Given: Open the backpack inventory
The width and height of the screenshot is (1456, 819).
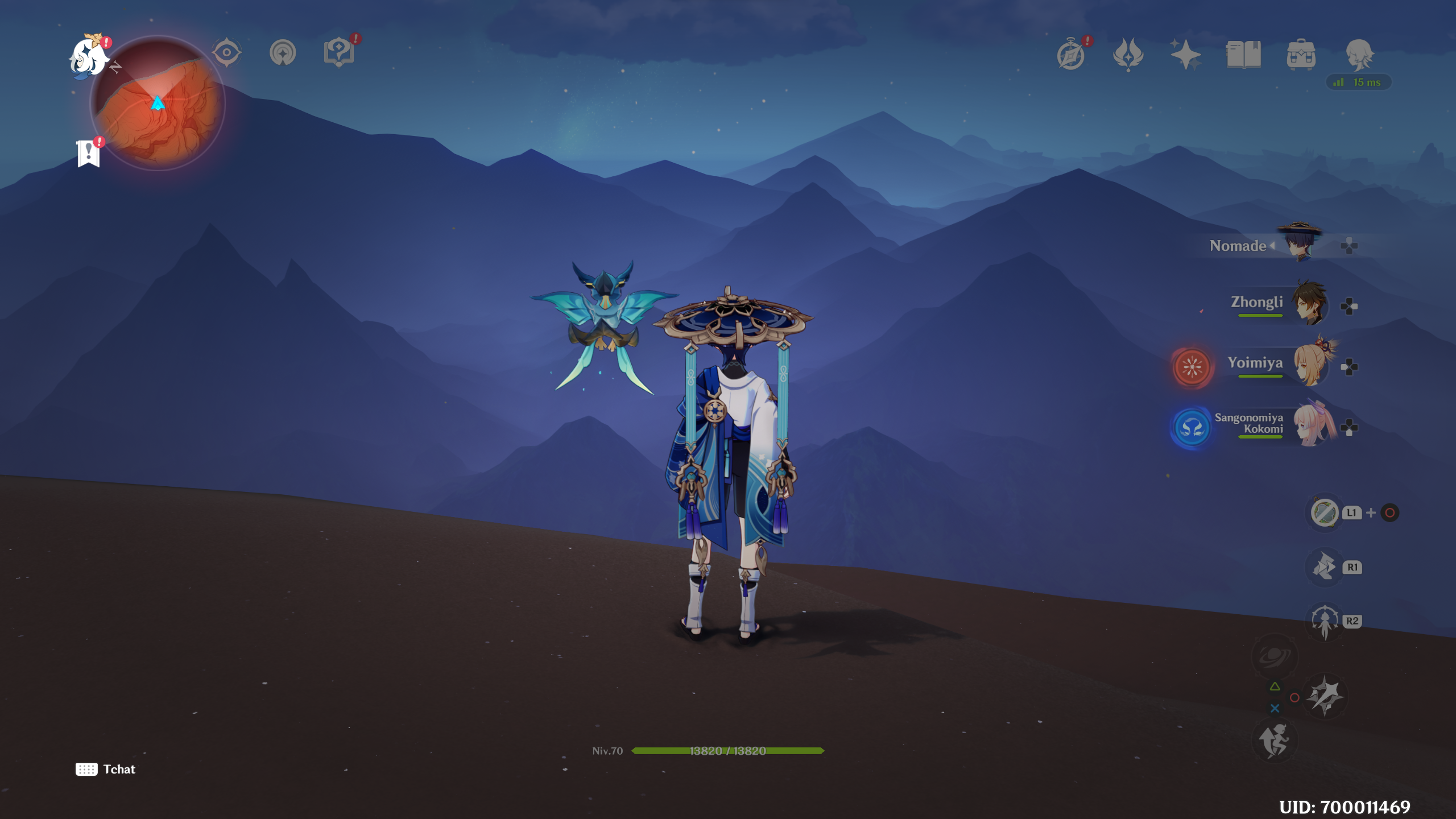Looking at the screenshot, I should (x=1301, y=55).
